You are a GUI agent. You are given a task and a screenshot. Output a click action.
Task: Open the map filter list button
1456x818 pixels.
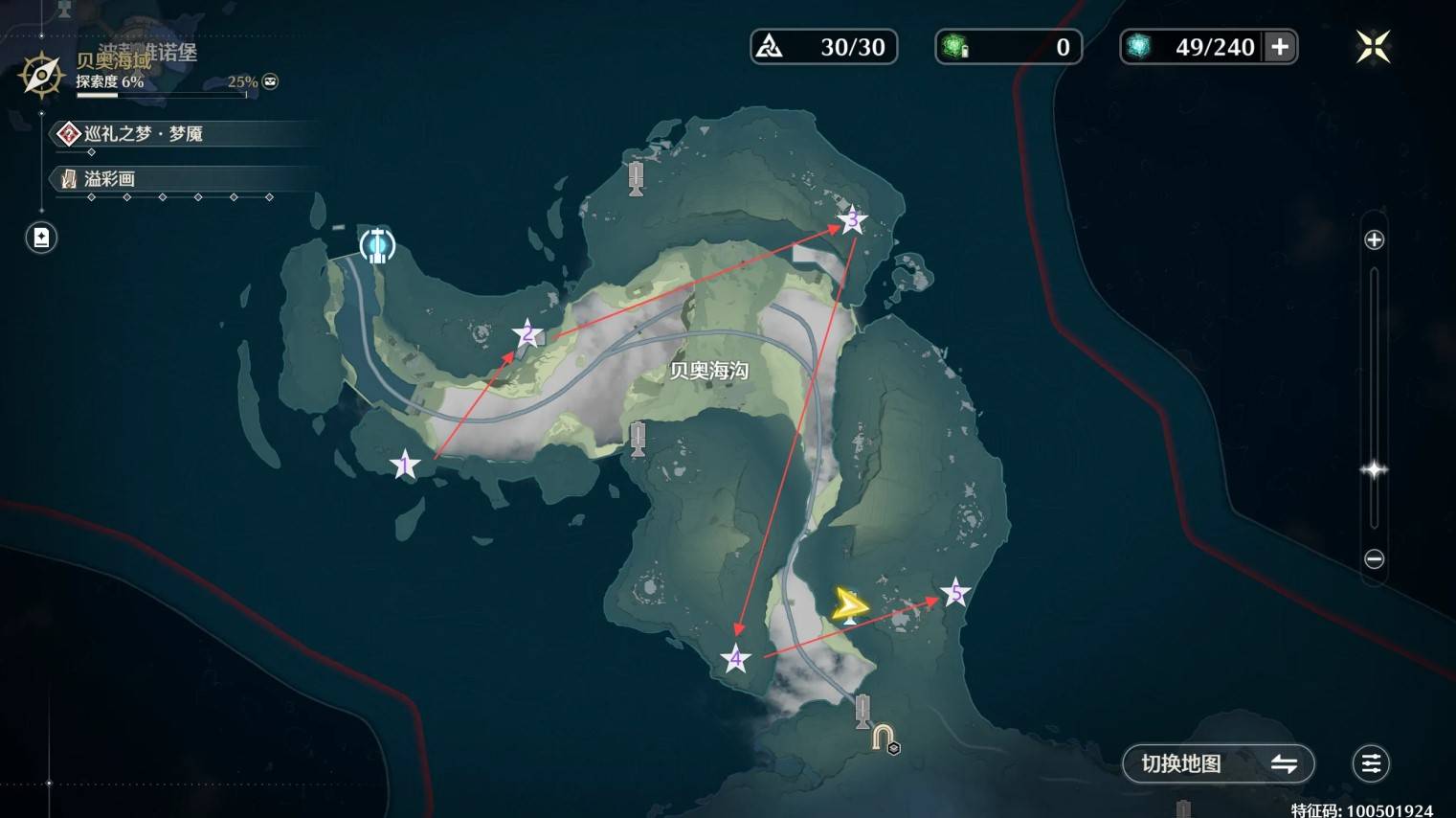[1371, 763]
